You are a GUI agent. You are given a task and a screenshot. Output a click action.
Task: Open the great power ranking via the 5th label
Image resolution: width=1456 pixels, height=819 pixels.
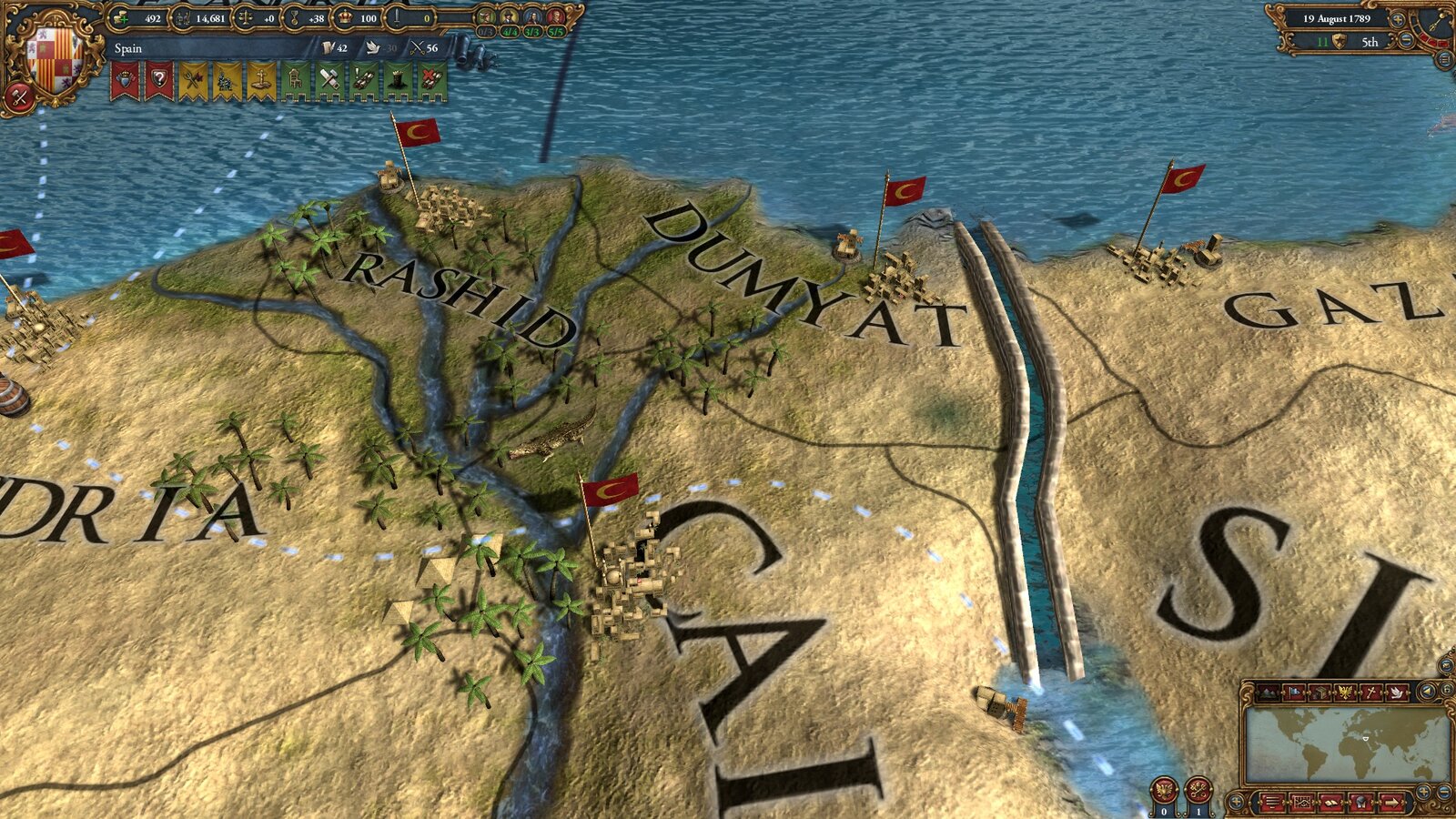1370,42
